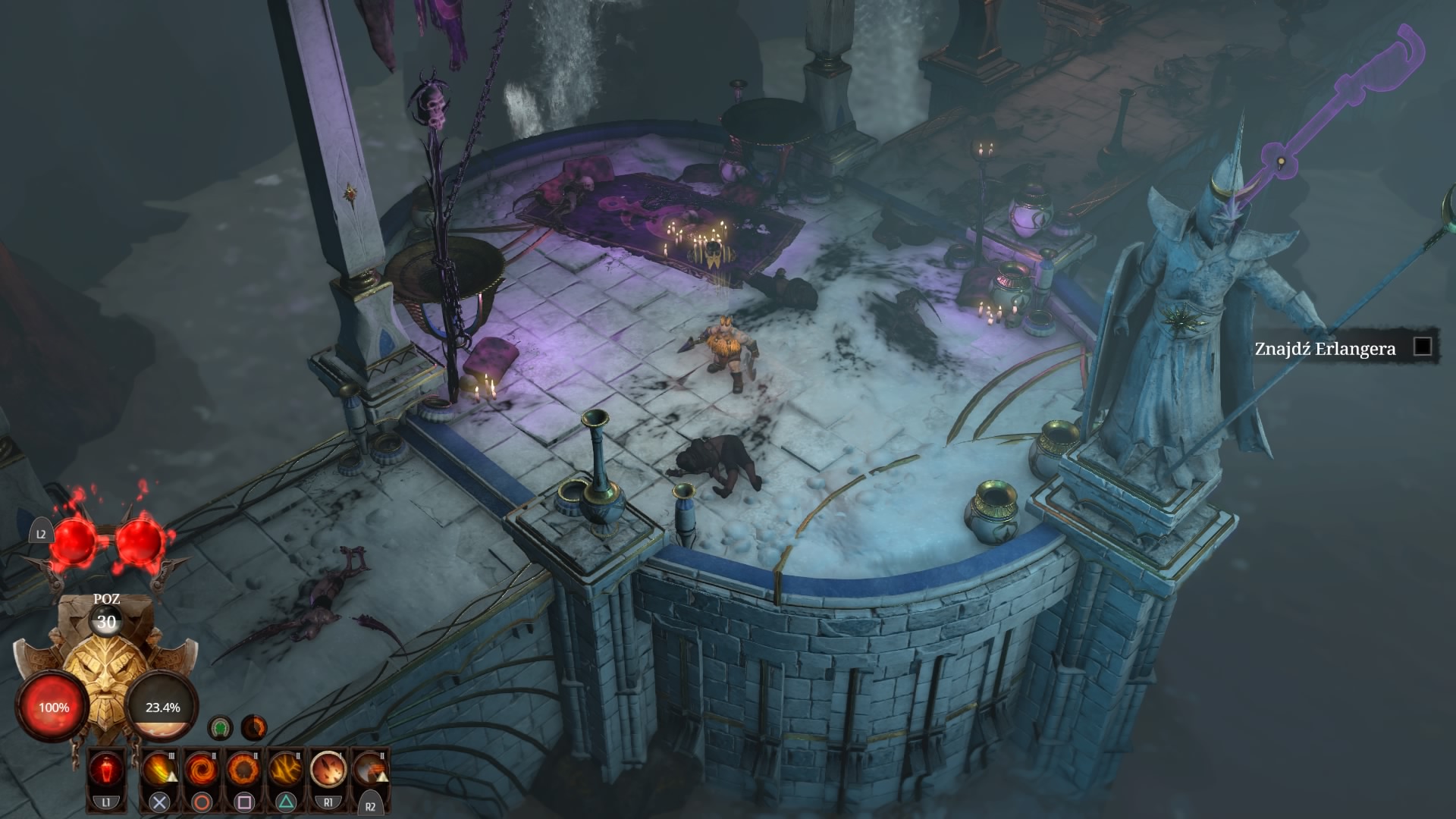Click the orange cooldown ring buff icon
The height and width of the screenshot is (819, 1456).
coord(254,728)
